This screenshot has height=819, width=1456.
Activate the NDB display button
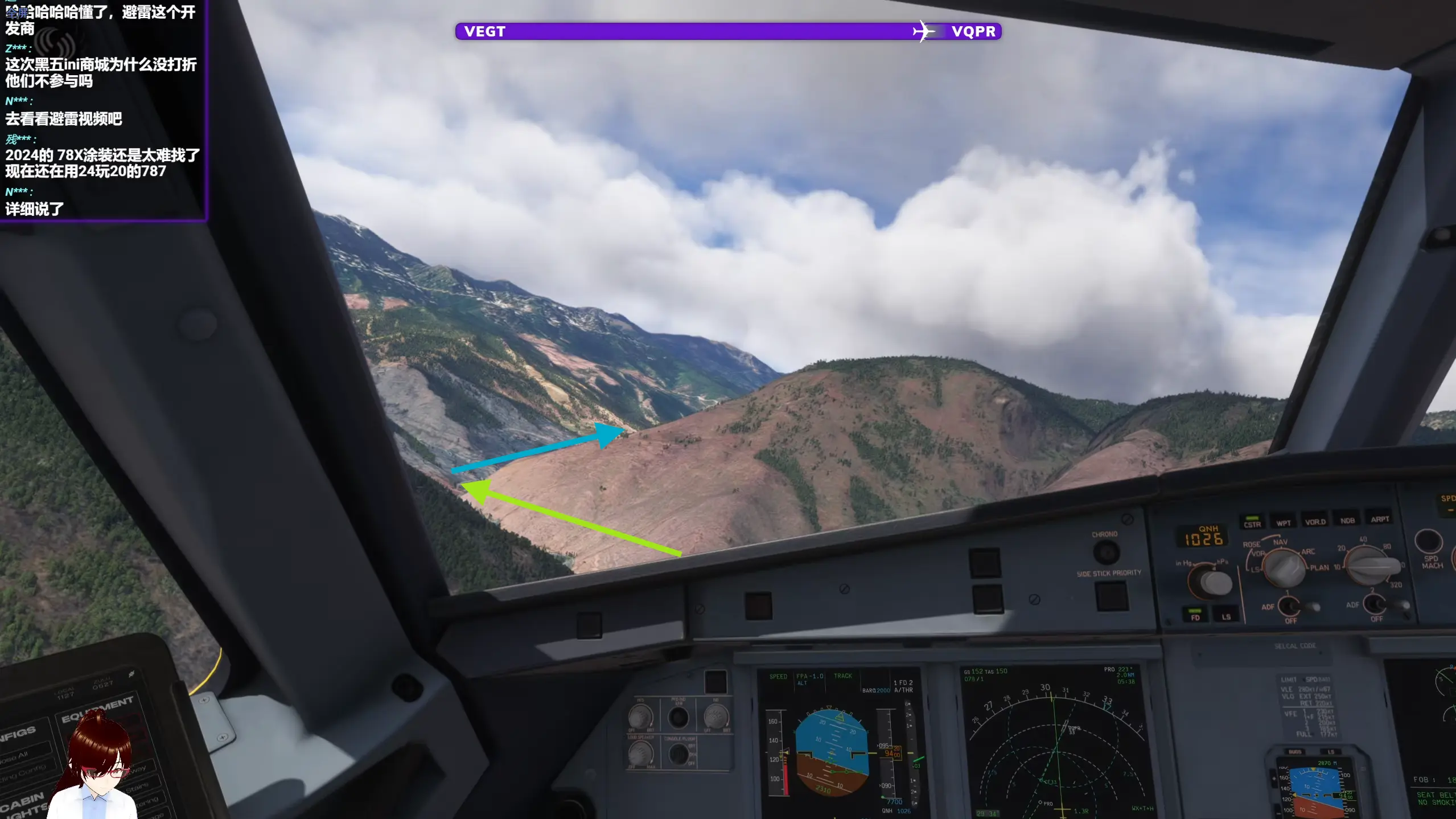click(1347, 520)
